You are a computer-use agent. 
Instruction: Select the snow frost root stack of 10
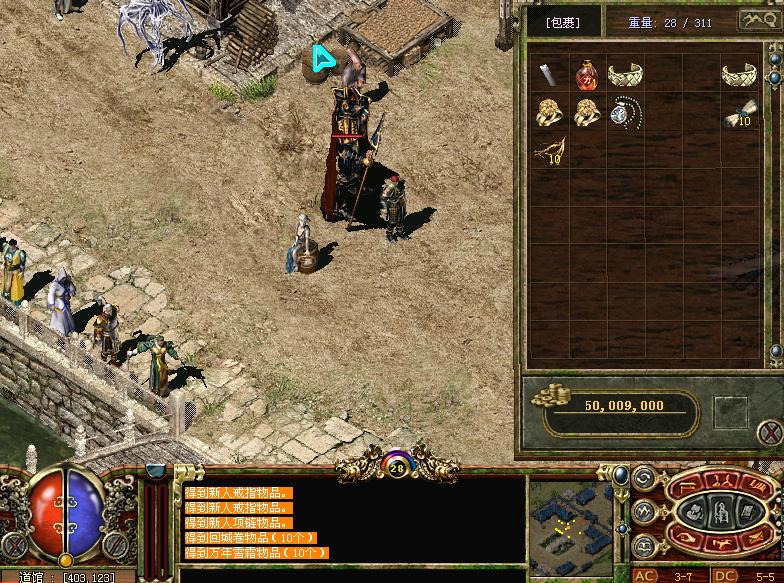coord(548,151)
